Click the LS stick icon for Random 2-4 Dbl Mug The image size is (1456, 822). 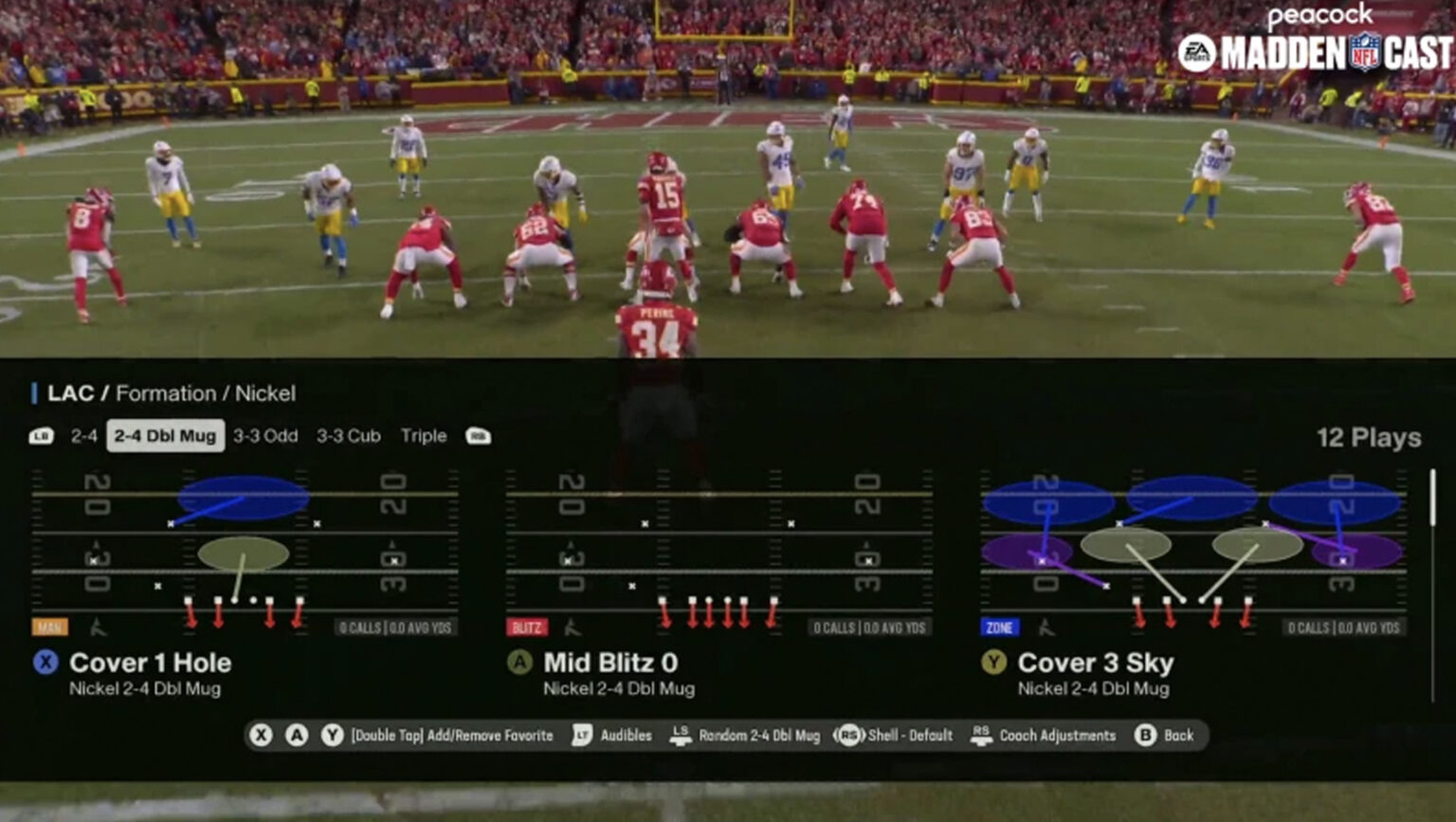point(680,735)
